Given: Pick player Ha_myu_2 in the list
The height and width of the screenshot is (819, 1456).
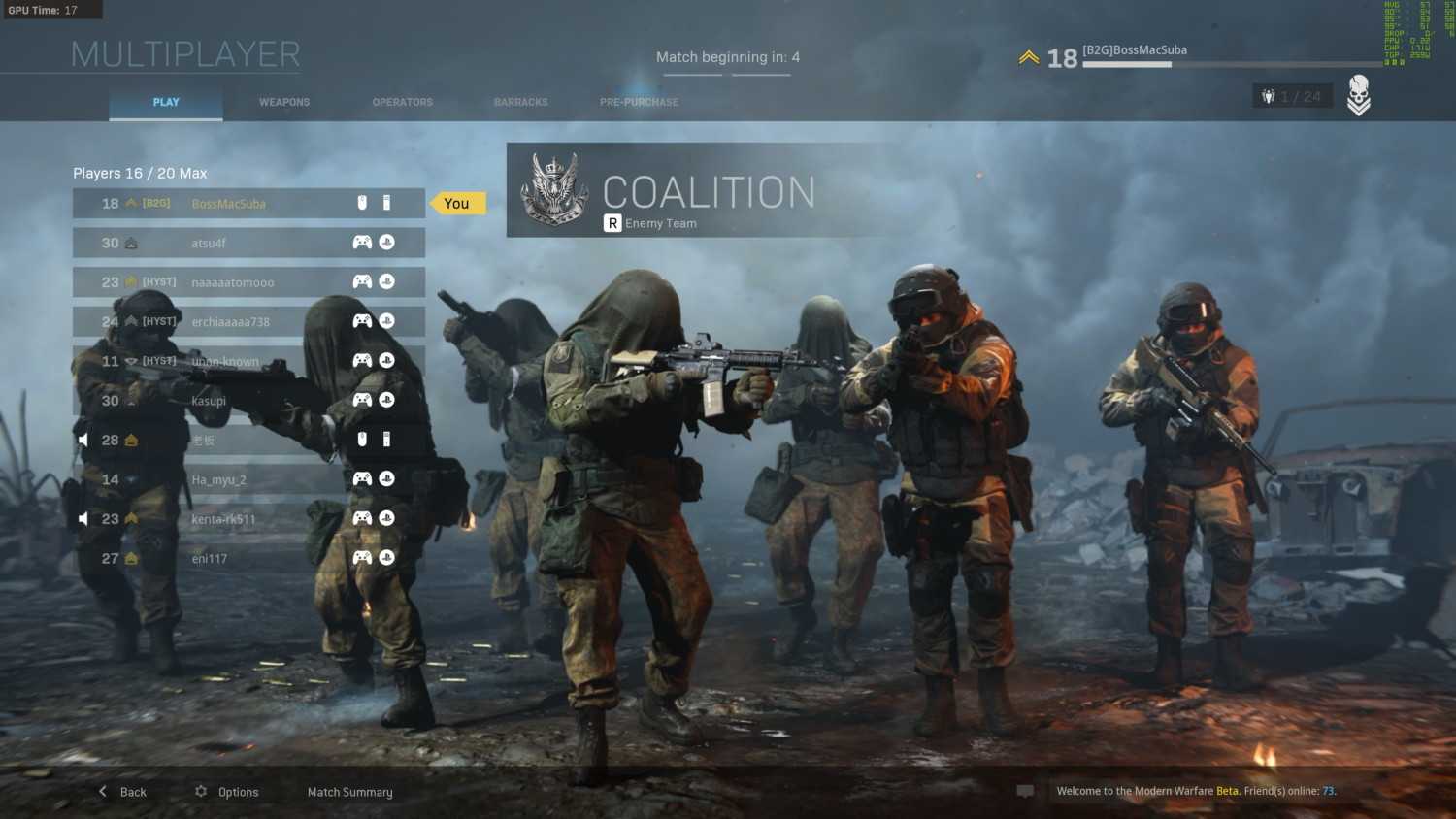Looking at the screenshot, I should point(248,479).
